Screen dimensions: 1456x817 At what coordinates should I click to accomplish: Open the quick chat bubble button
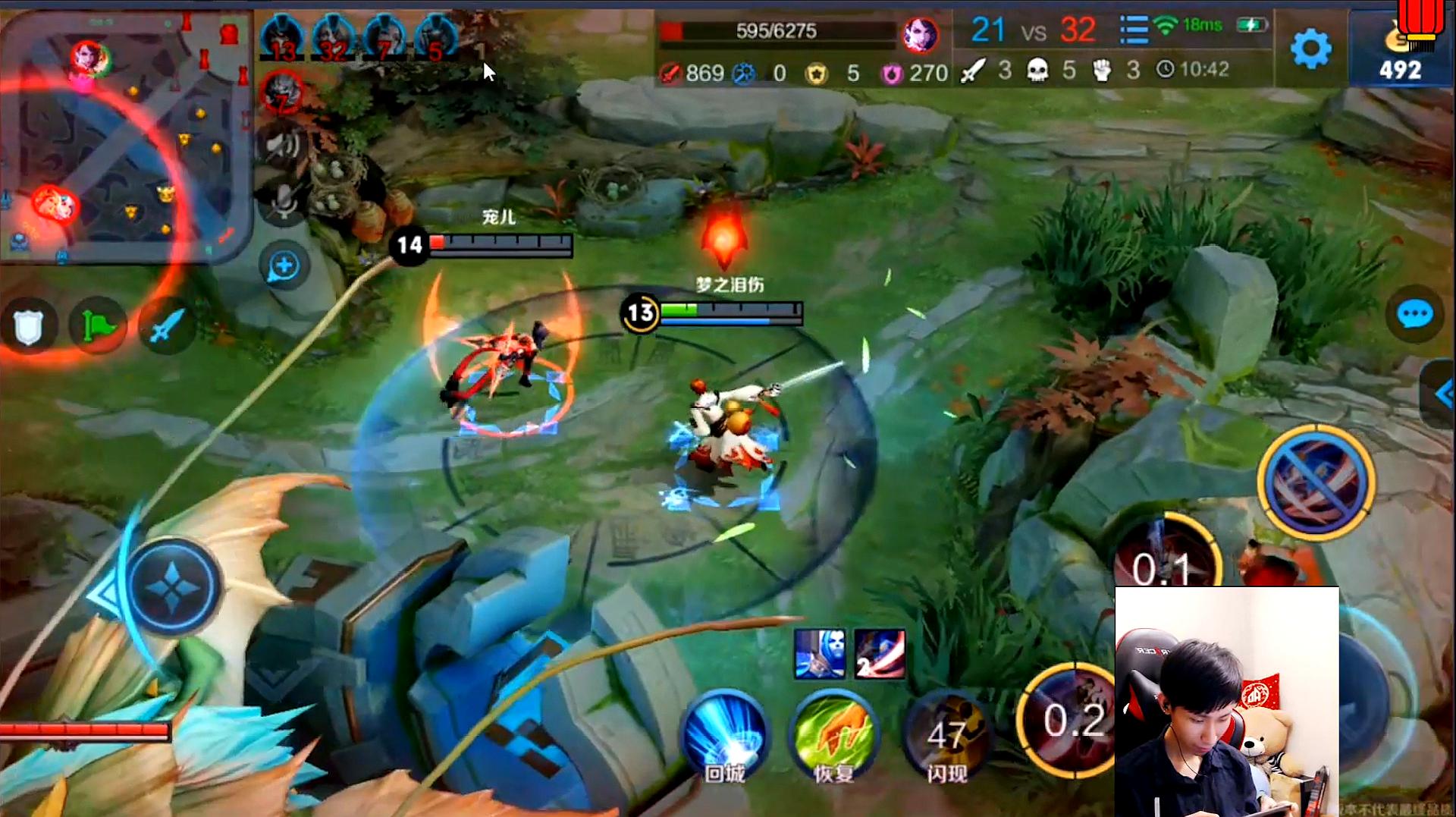(x=1414, y=314)
